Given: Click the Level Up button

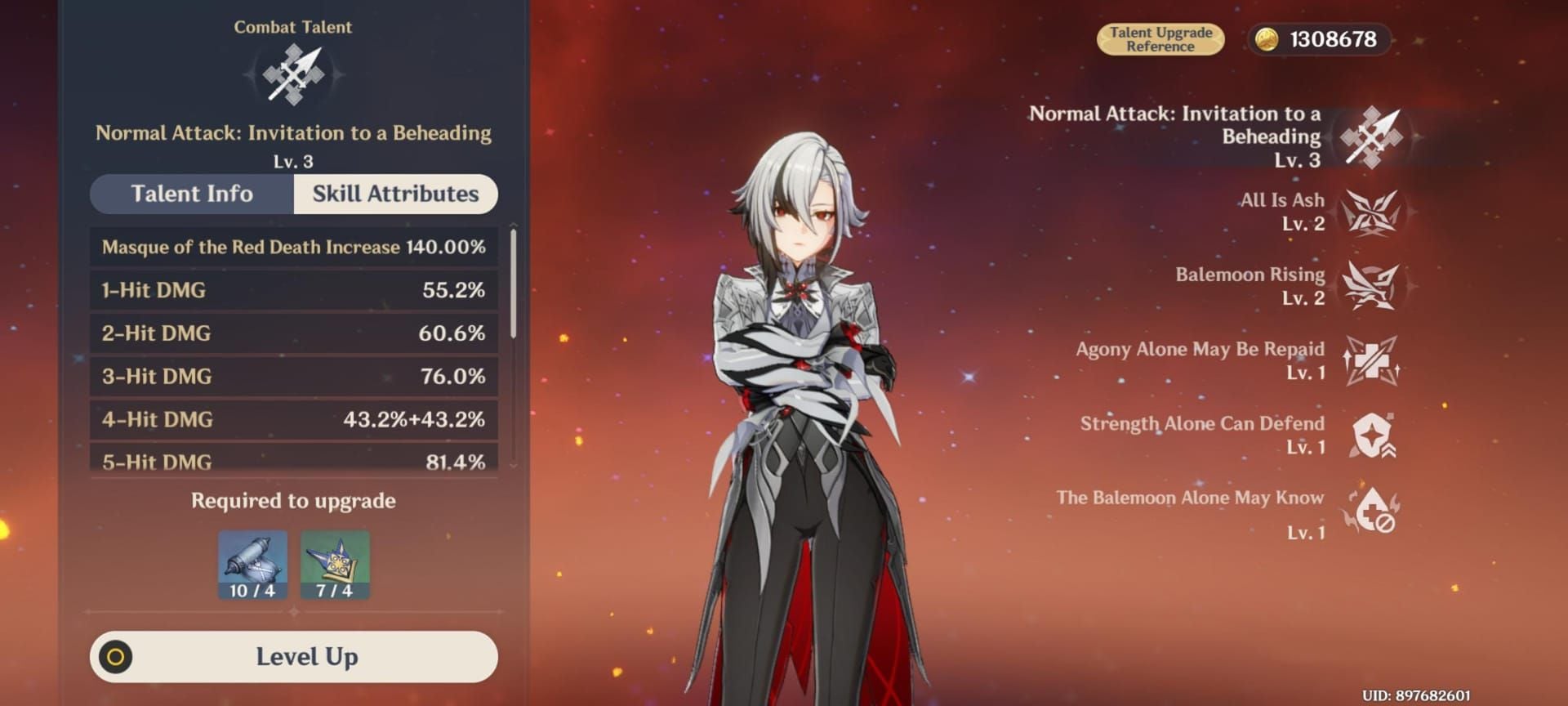Looking at the screenshot, I should pos(294,656).
